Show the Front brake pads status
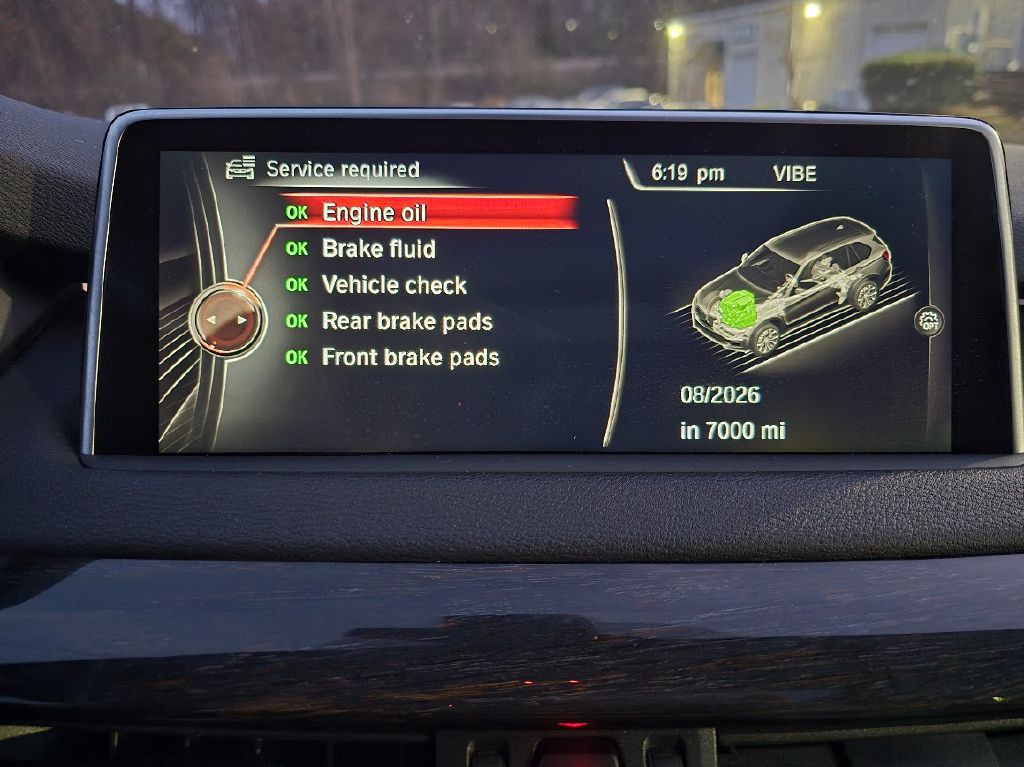The width and height of the screenshot is (1024, 767). pyautogui.click(x=410, y=357)
